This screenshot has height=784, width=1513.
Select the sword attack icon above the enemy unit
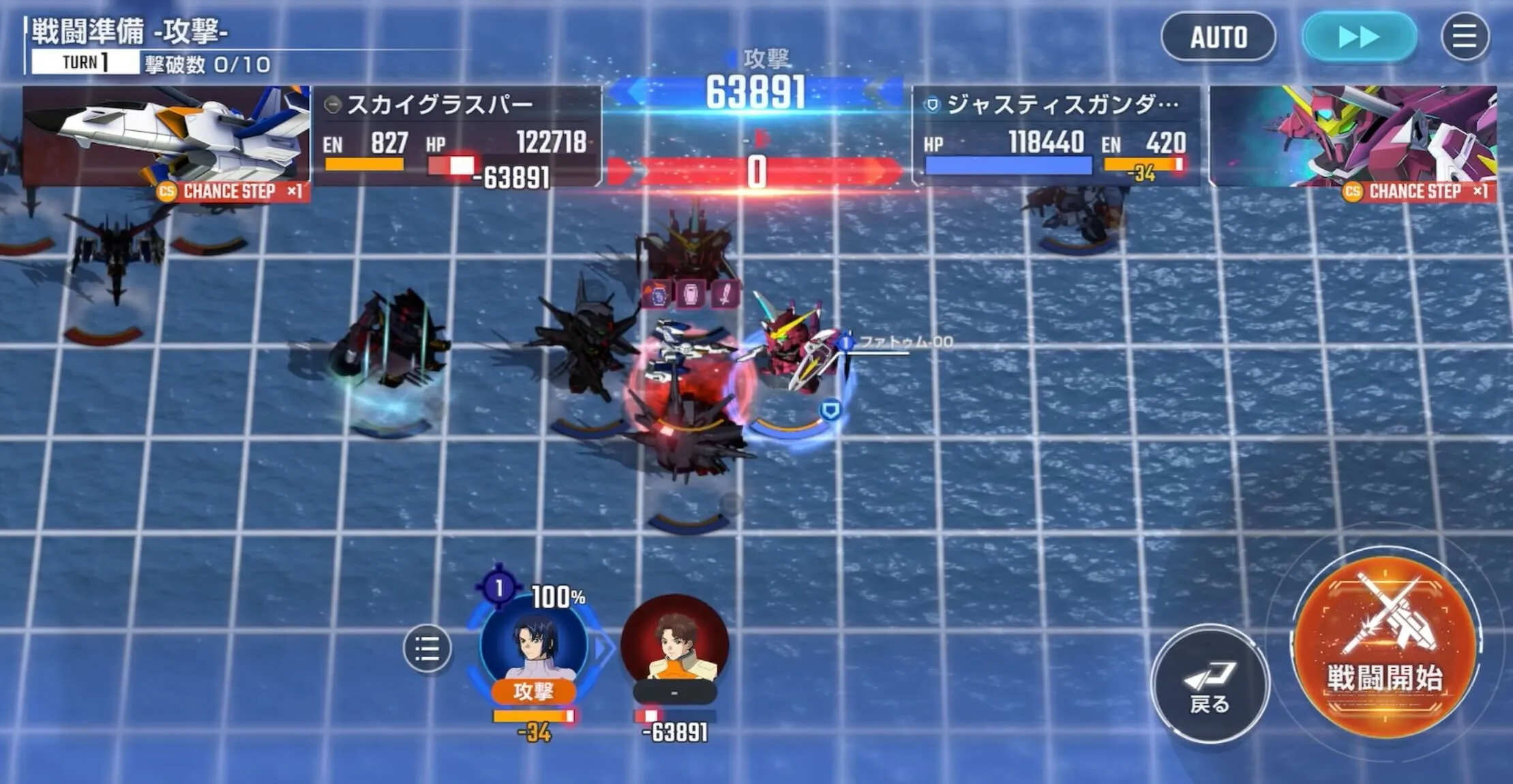[x=725, y=294]
